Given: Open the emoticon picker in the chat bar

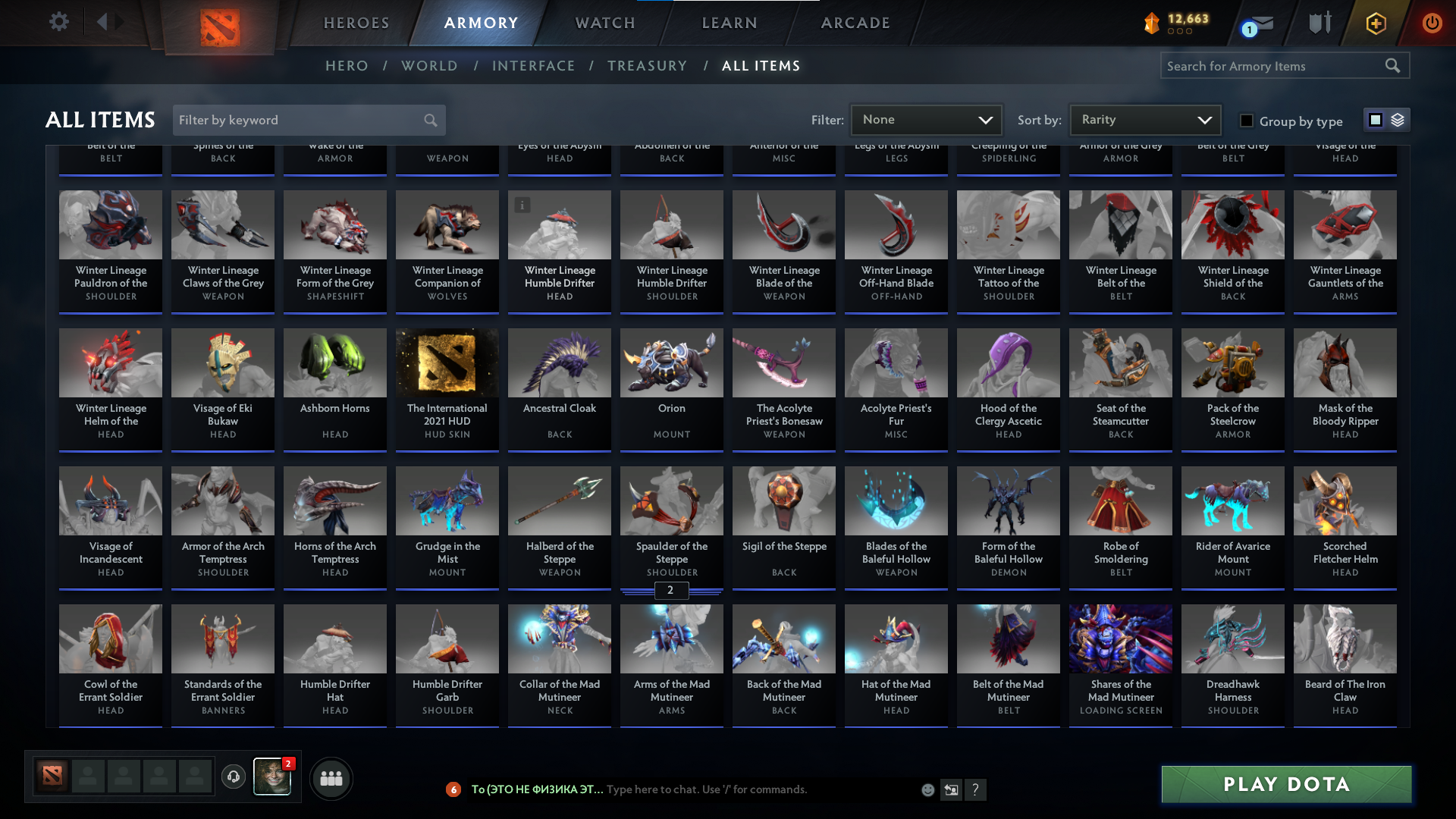Looking at the screenshot, I should (x=927, y=789).
